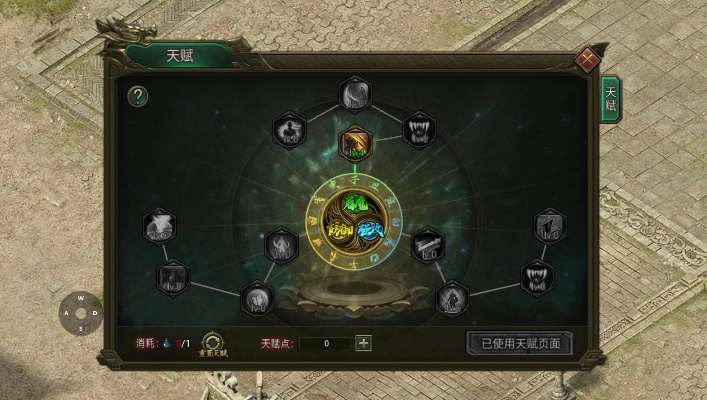The image size is (707, 400).
Task: Open the WASD movement pad overlay
Action: click(x=81, y=312)
